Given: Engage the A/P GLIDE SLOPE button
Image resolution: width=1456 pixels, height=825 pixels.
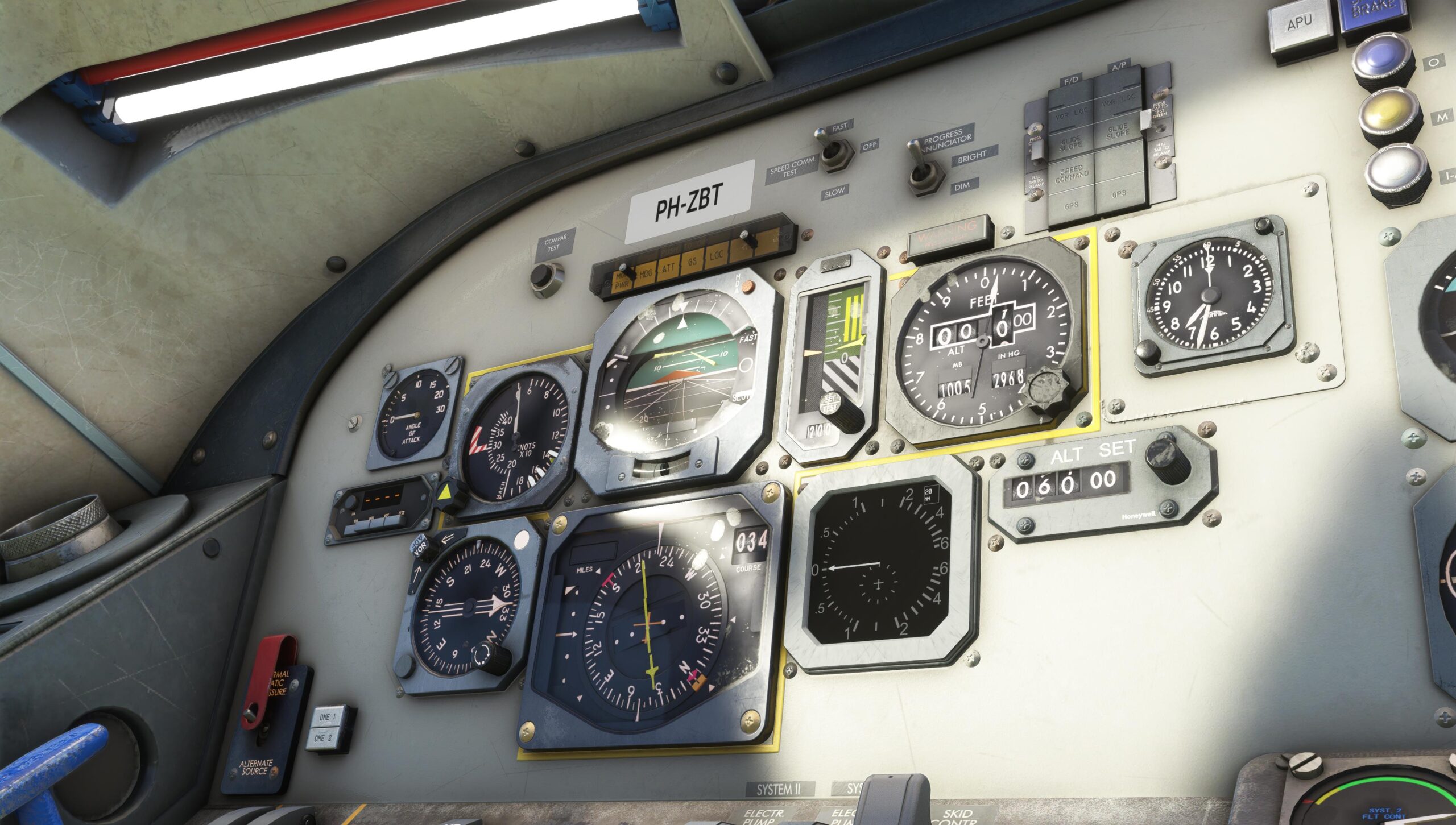Looking at the screenshot, I should point(1118,133).
